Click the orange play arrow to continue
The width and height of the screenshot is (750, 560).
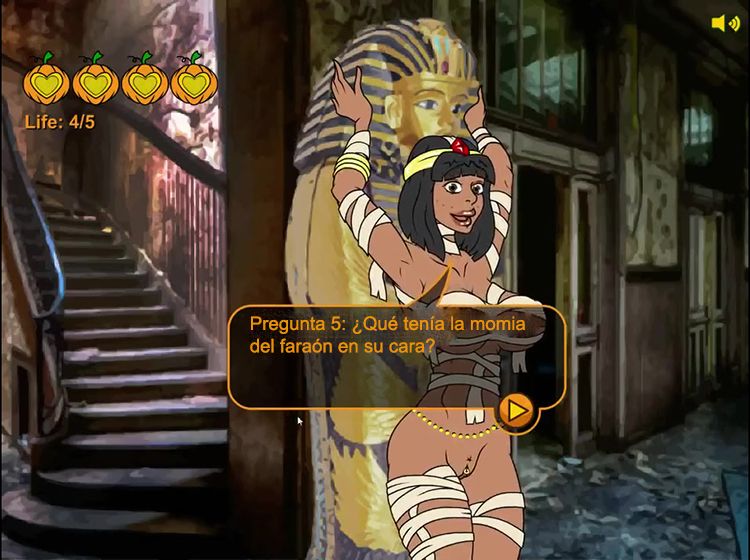(x=517, y=410)
